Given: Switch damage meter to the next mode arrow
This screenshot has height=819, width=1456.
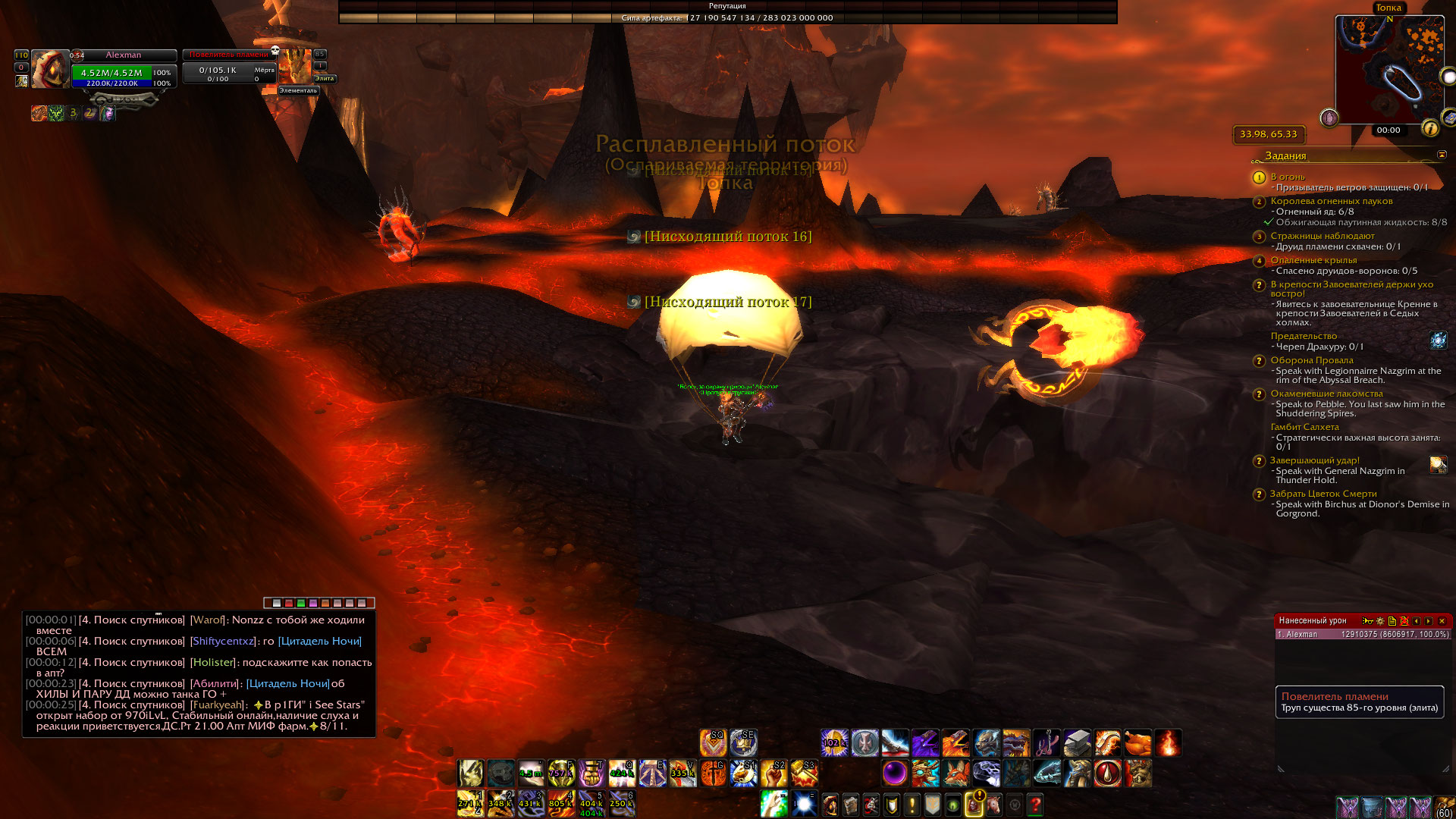Looking at the screenshot, I should click(1429, 621).
